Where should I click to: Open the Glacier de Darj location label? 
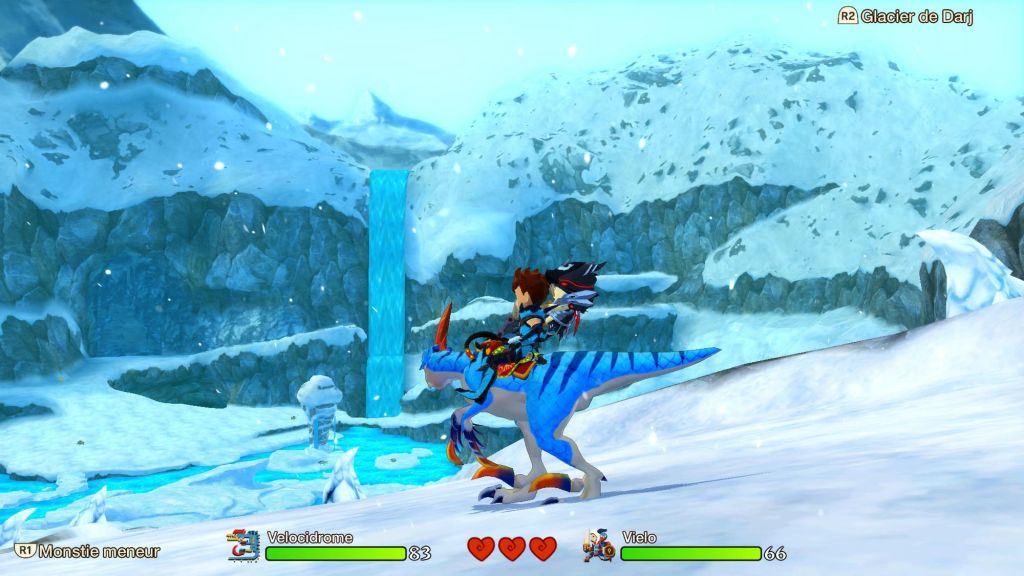906,17
